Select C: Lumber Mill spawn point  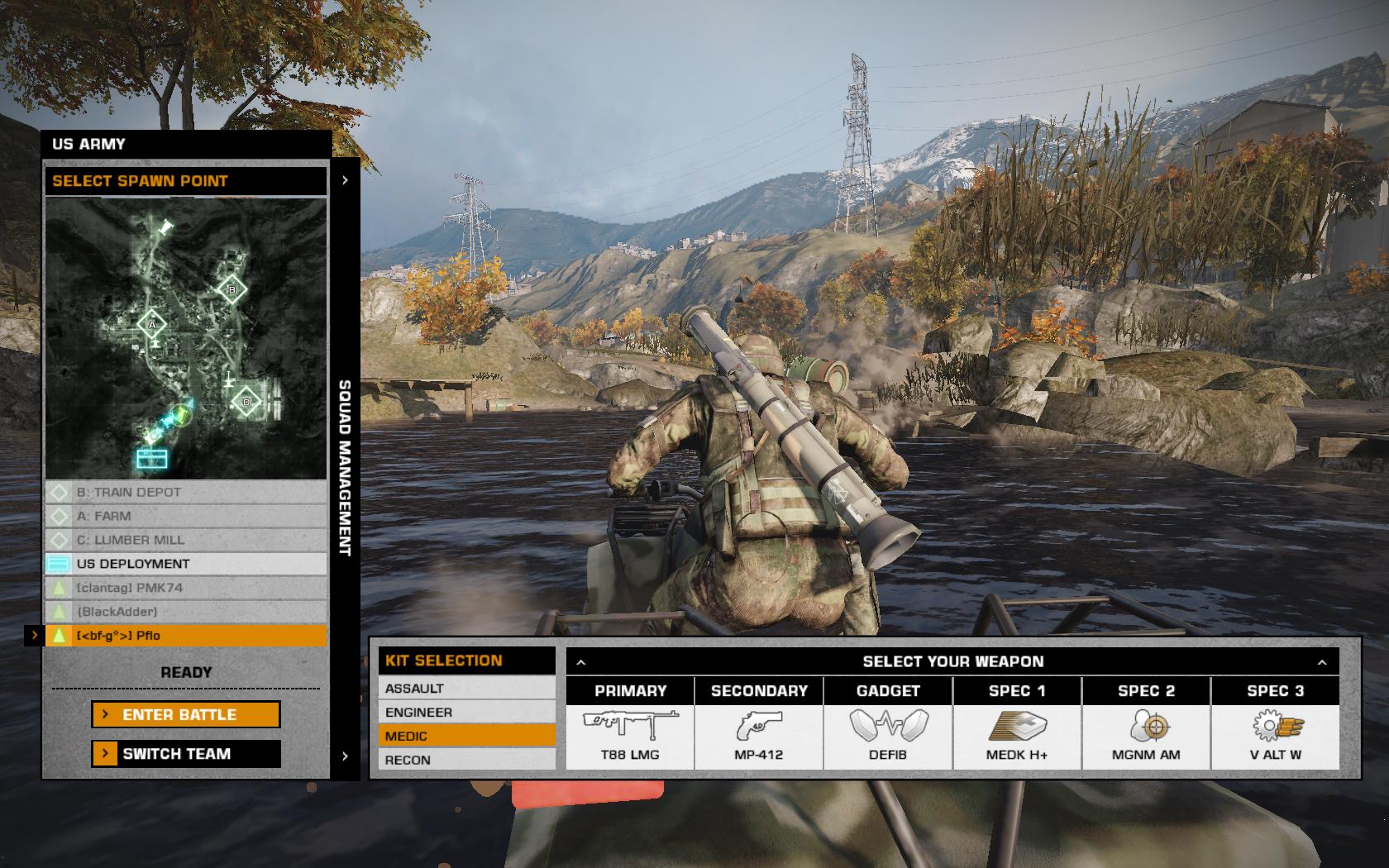point(186,540)
